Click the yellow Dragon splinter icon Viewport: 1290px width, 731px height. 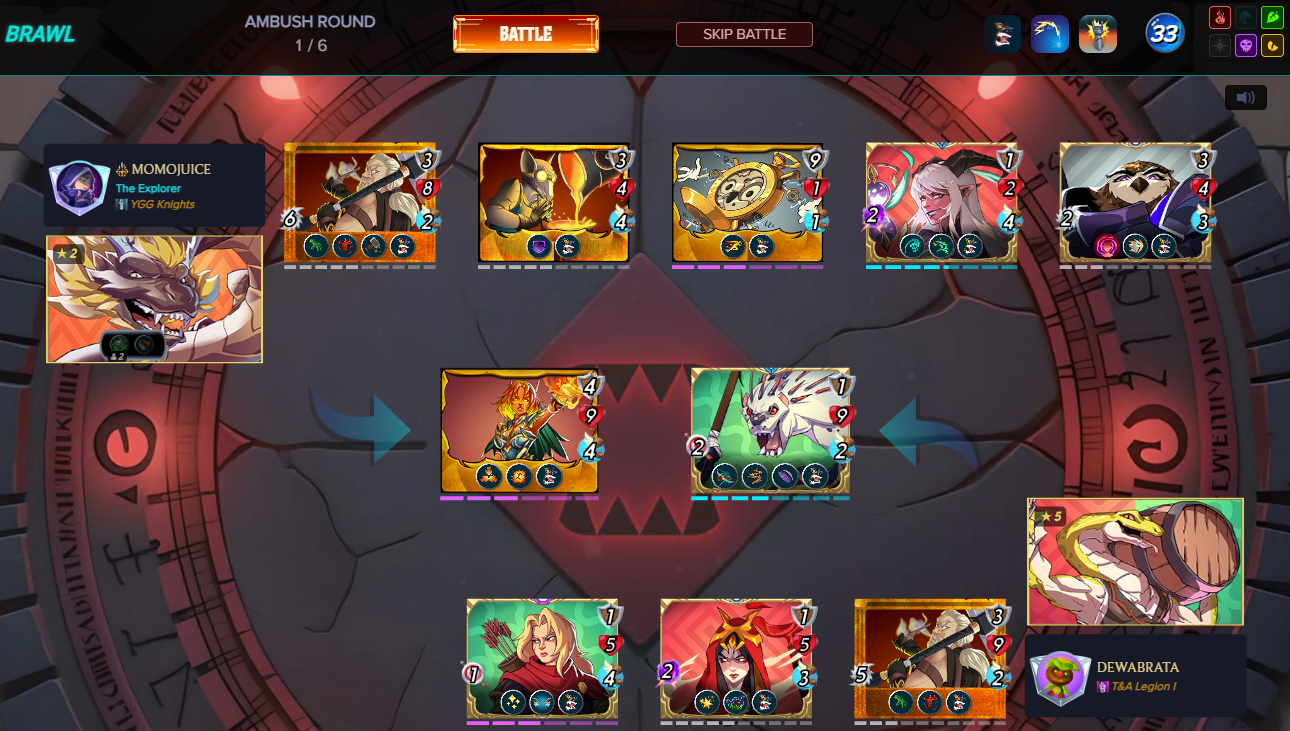(1272, 46)
